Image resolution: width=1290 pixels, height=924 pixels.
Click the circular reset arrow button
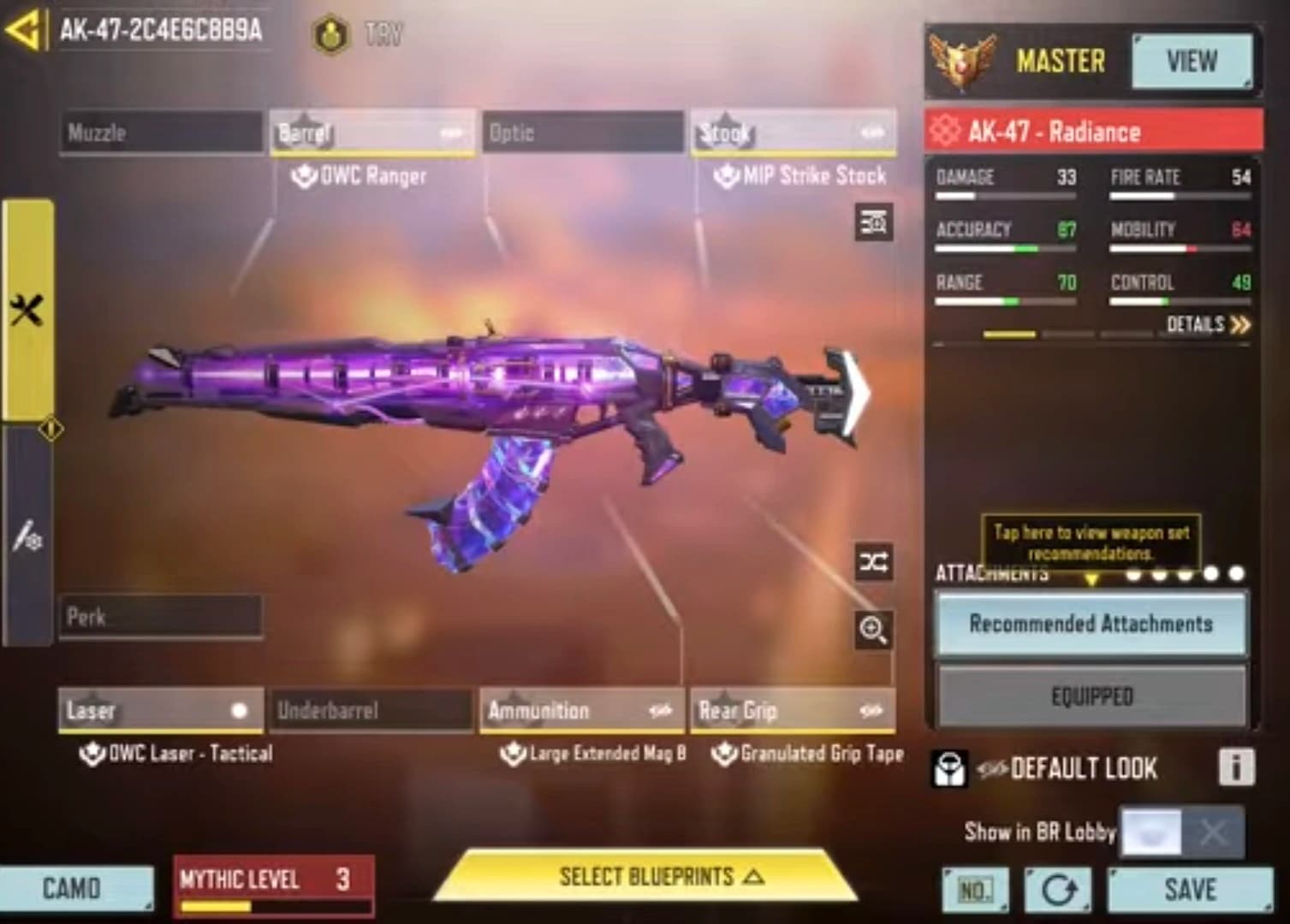(x=1058, y=891)
